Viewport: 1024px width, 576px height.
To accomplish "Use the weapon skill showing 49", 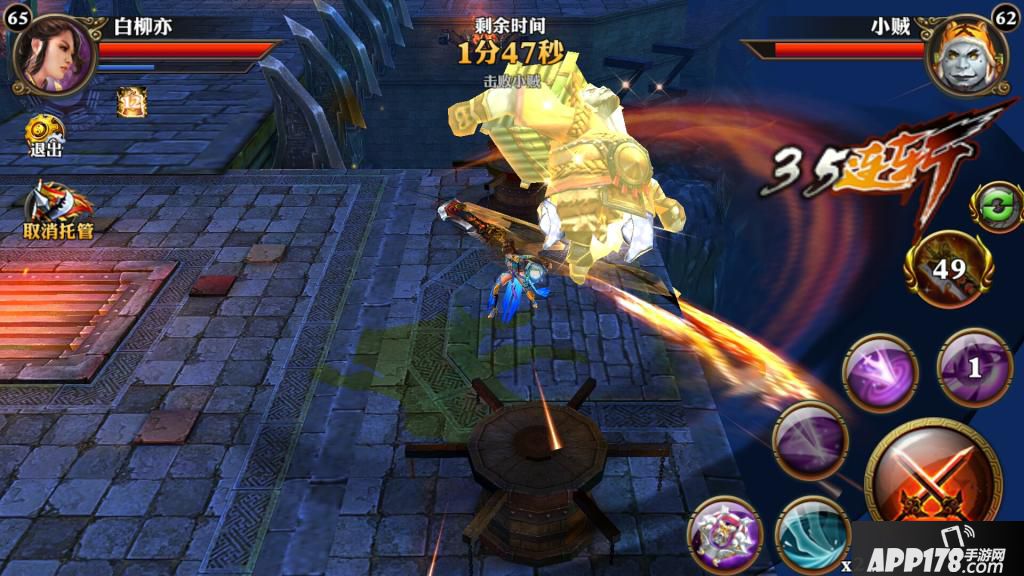I will point(949,268).
